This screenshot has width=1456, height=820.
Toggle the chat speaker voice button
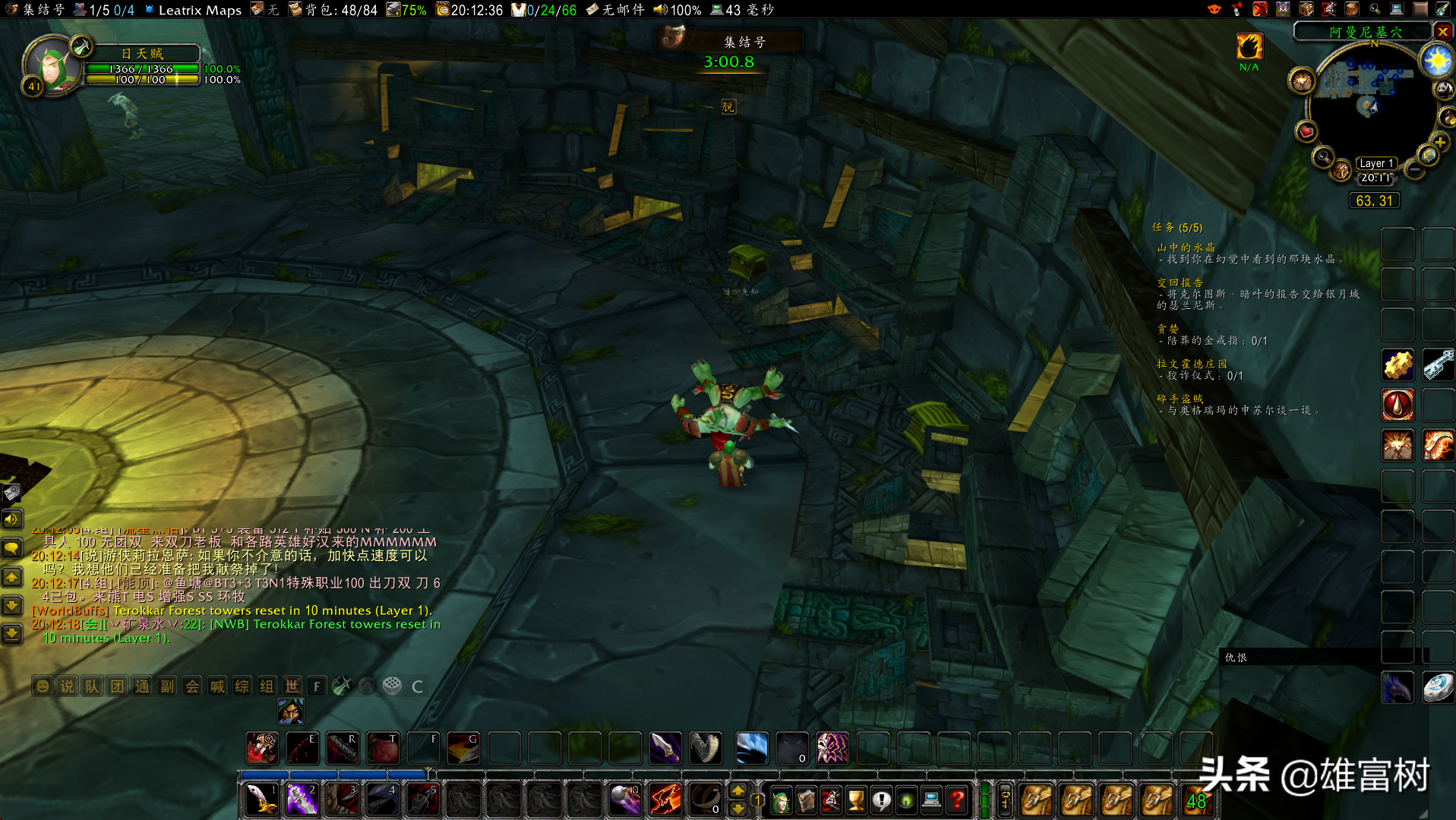click(x=12, y=519)
